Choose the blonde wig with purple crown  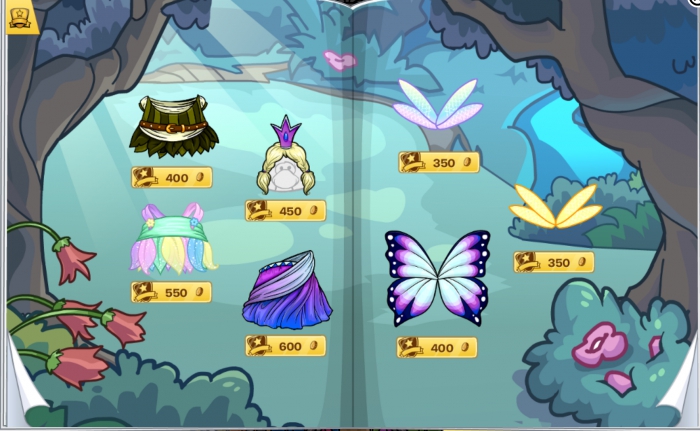(x=286, y=161)
